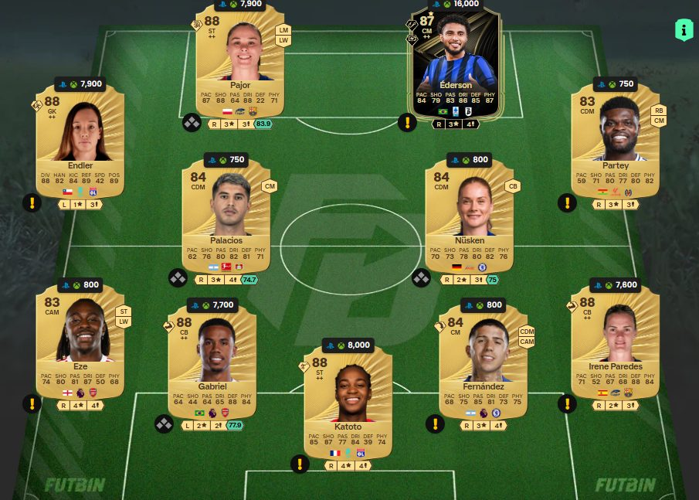
Task: Pick the Fernández CM card
Action: tap(483, 360)
